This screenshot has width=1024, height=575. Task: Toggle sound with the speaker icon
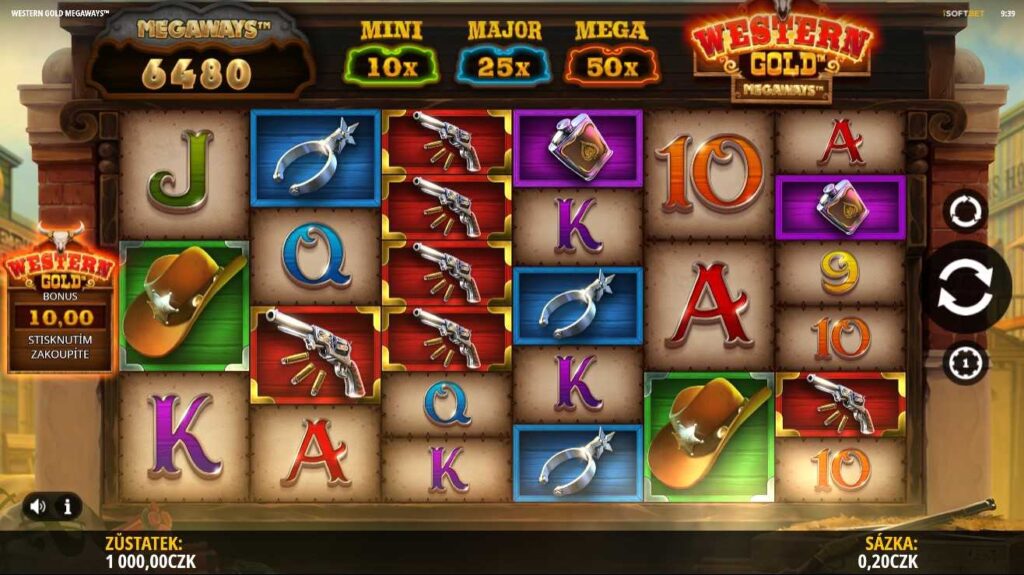coord(38,507)
